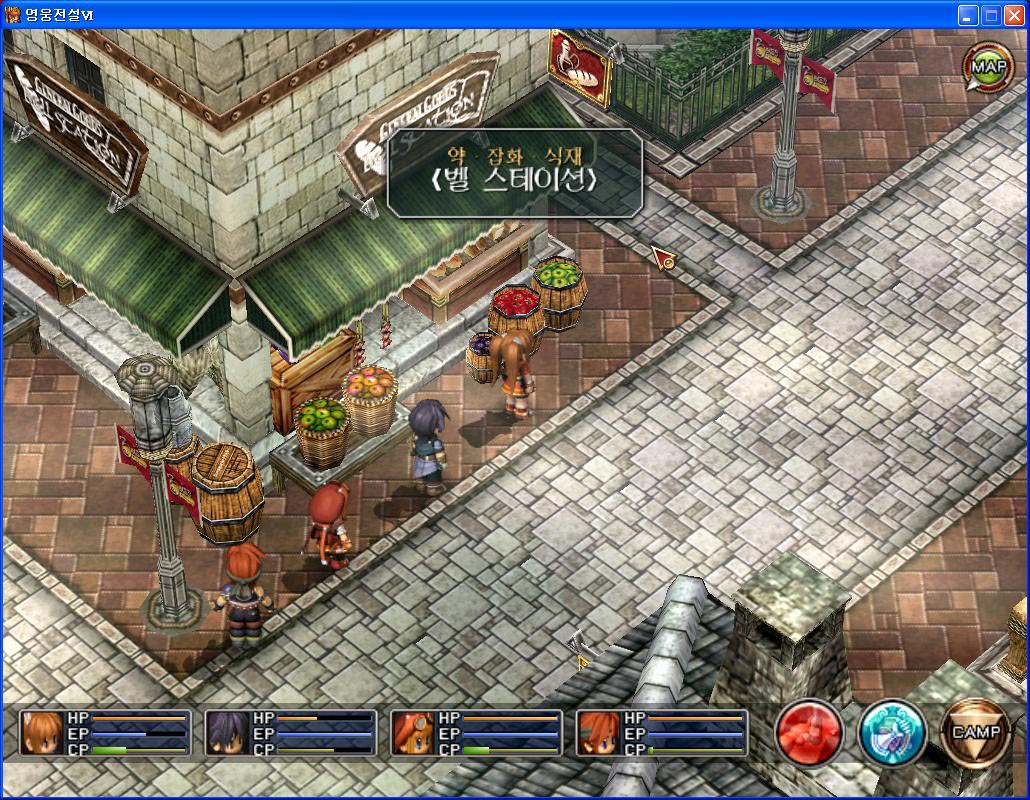The image size is (1030, 800).
Task: Minimize the game window
Action: click(x=967, y=15)
